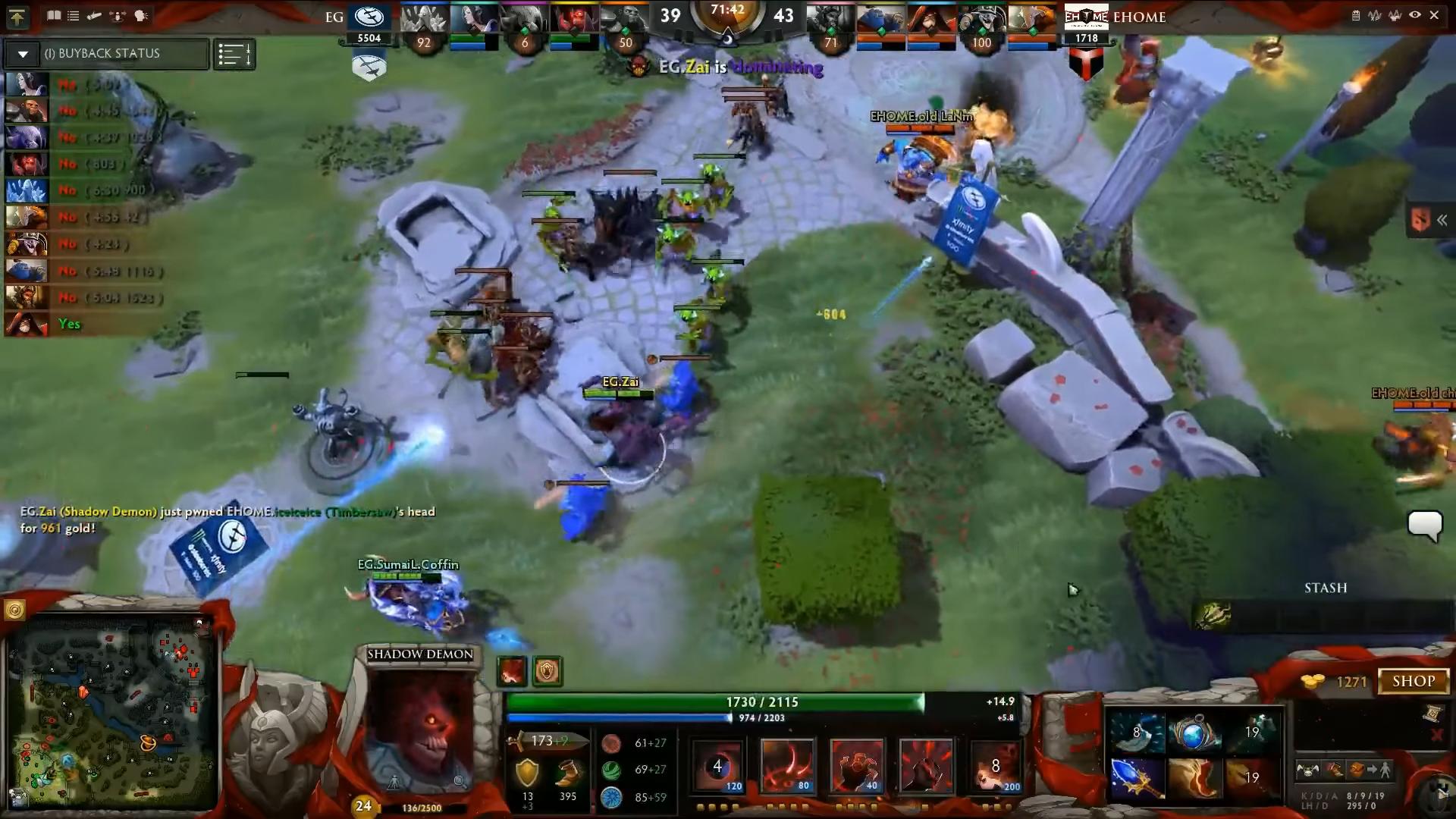The image size is (1456, 819).
Task: Select the blue orb amulet item slot
Action: (x=1193, y=733)
